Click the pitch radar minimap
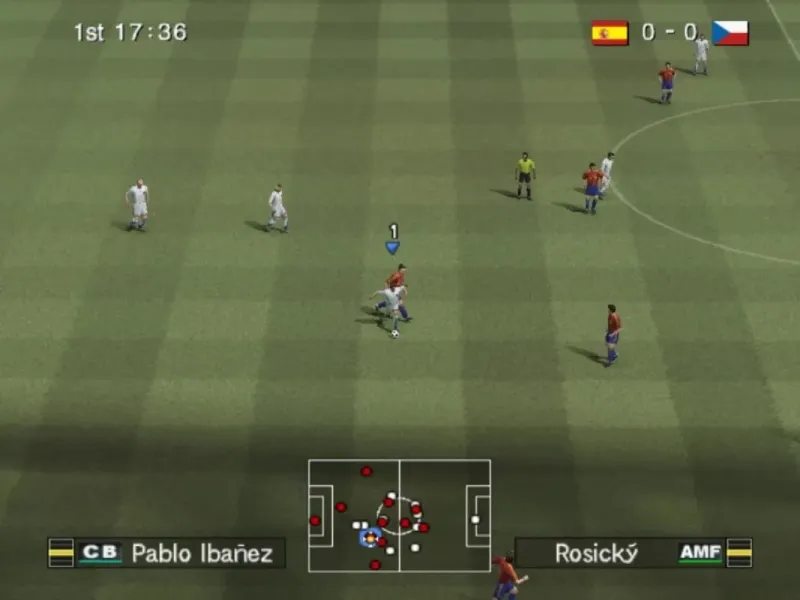 click(x=399, y=515)
